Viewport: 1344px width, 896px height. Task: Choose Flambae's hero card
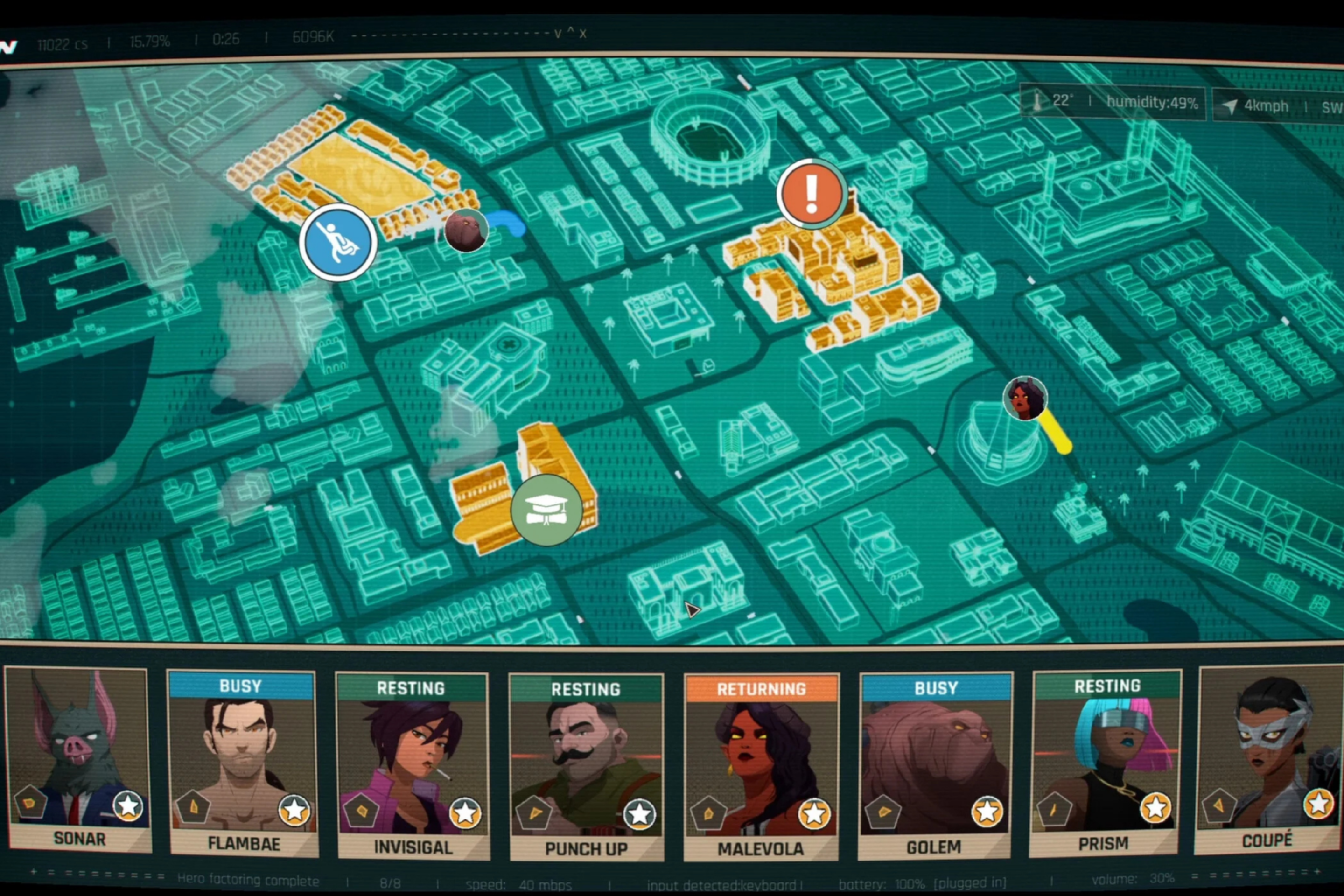(243, 763)
